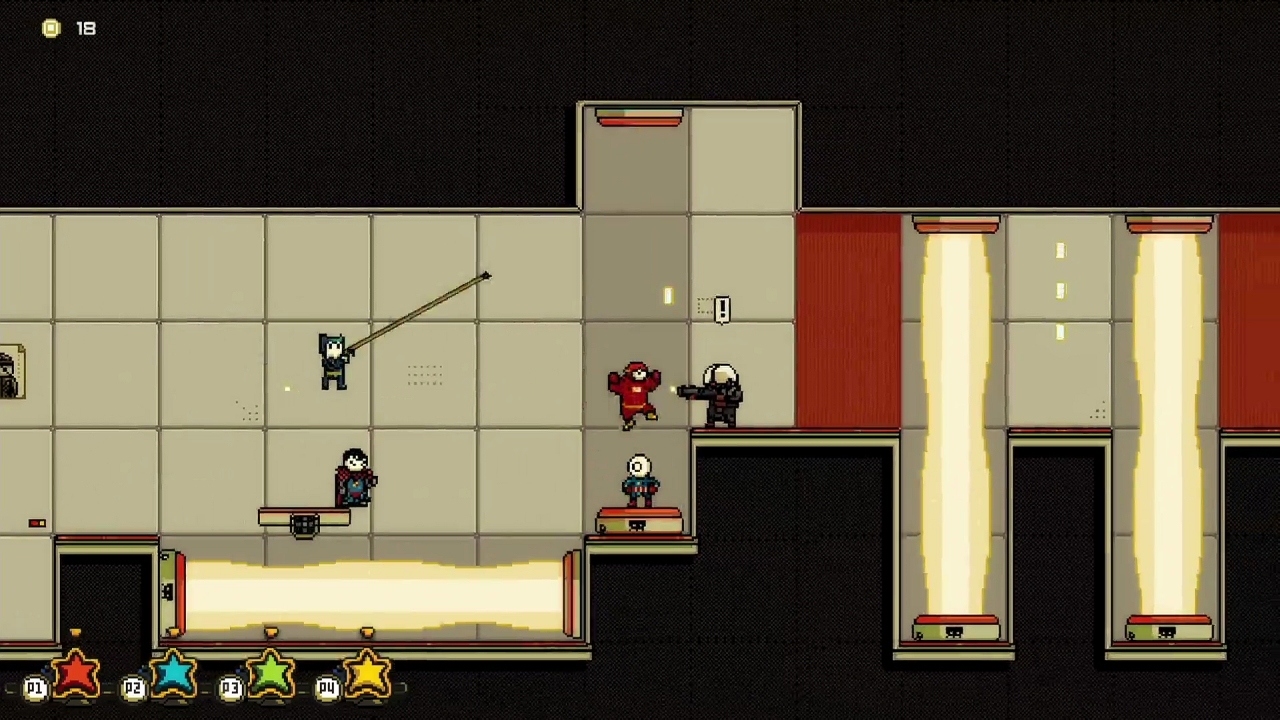Select the yellow pickup near the exclamation sign
This screenshot has height=720, width=1280.
pos(668,296)
